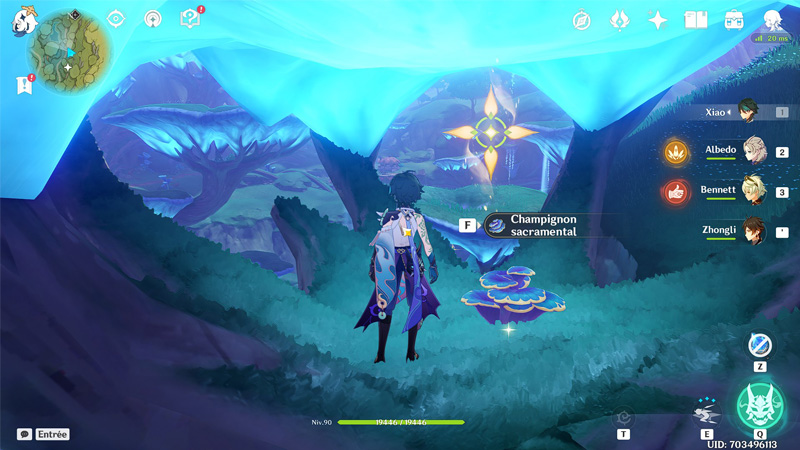This screenshot has height=450, width=800.
Task: Open the character screen icon
Action: pos(772,20)
